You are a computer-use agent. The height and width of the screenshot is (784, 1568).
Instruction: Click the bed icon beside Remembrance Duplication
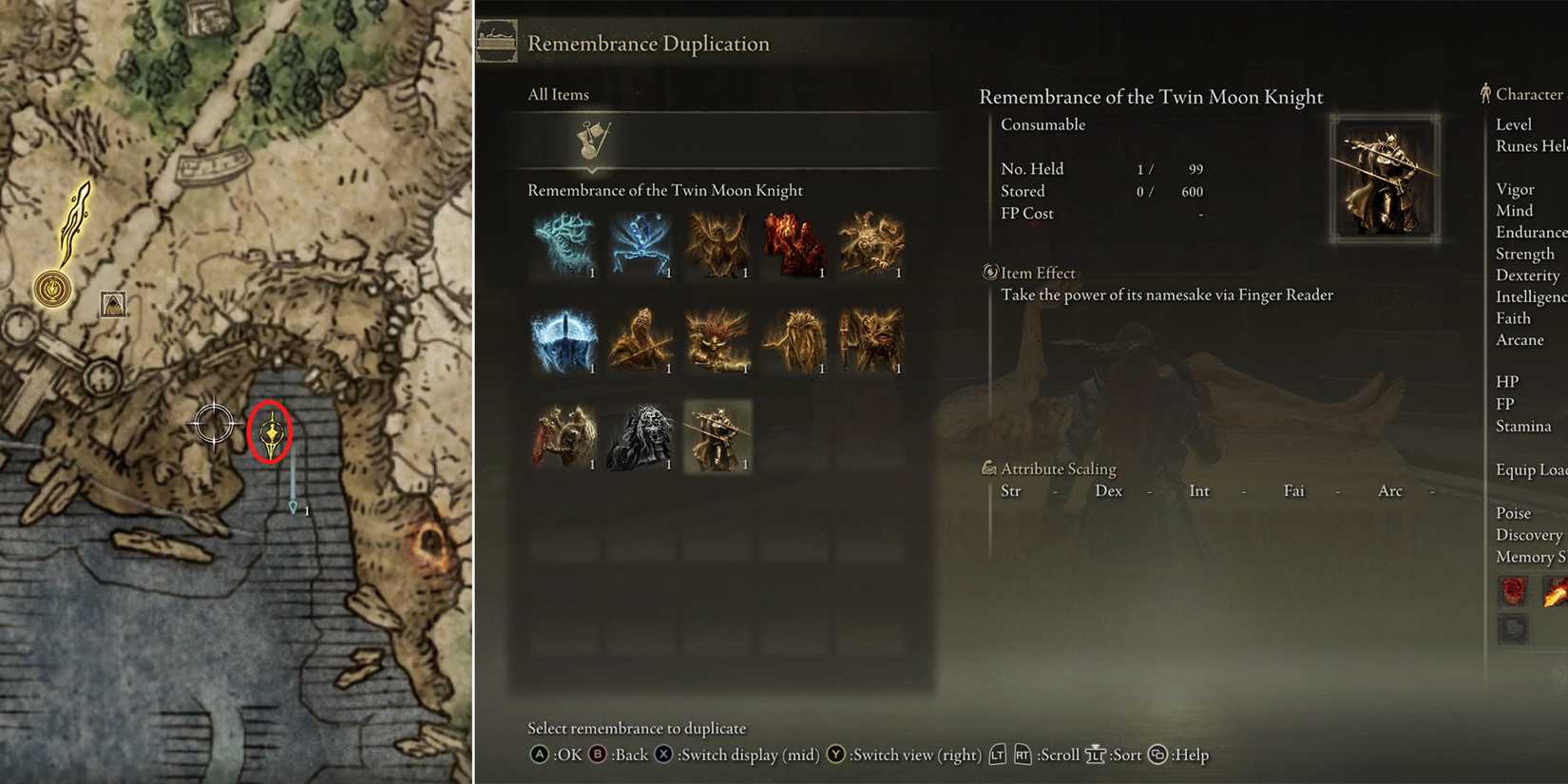click(499, 40)
